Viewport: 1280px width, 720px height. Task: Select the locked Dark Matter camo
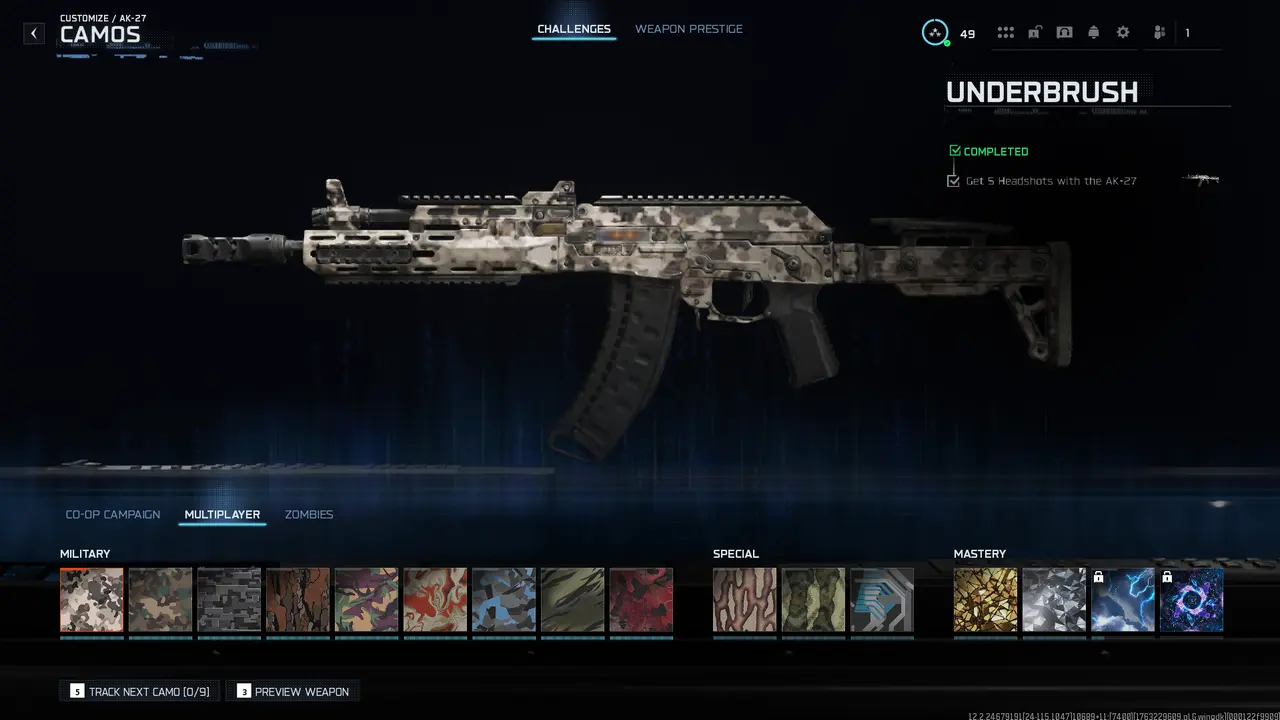point(1192,599)
